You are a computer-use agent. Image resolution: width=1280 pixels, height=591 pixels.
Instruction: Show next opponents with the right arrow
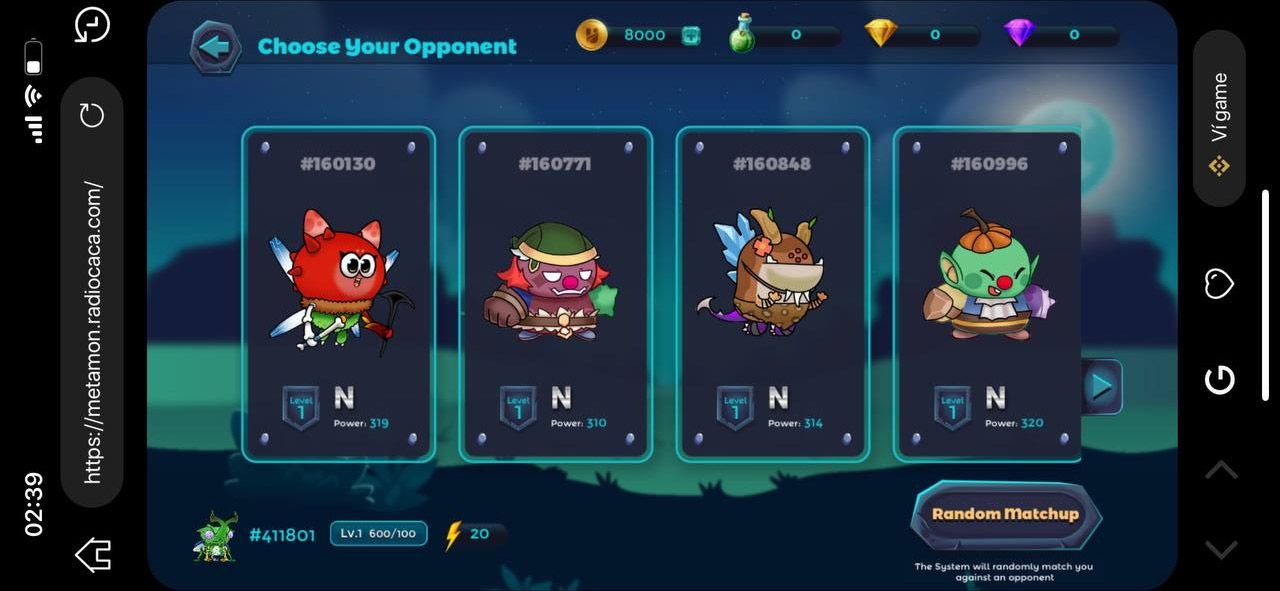pos(1102,387)
